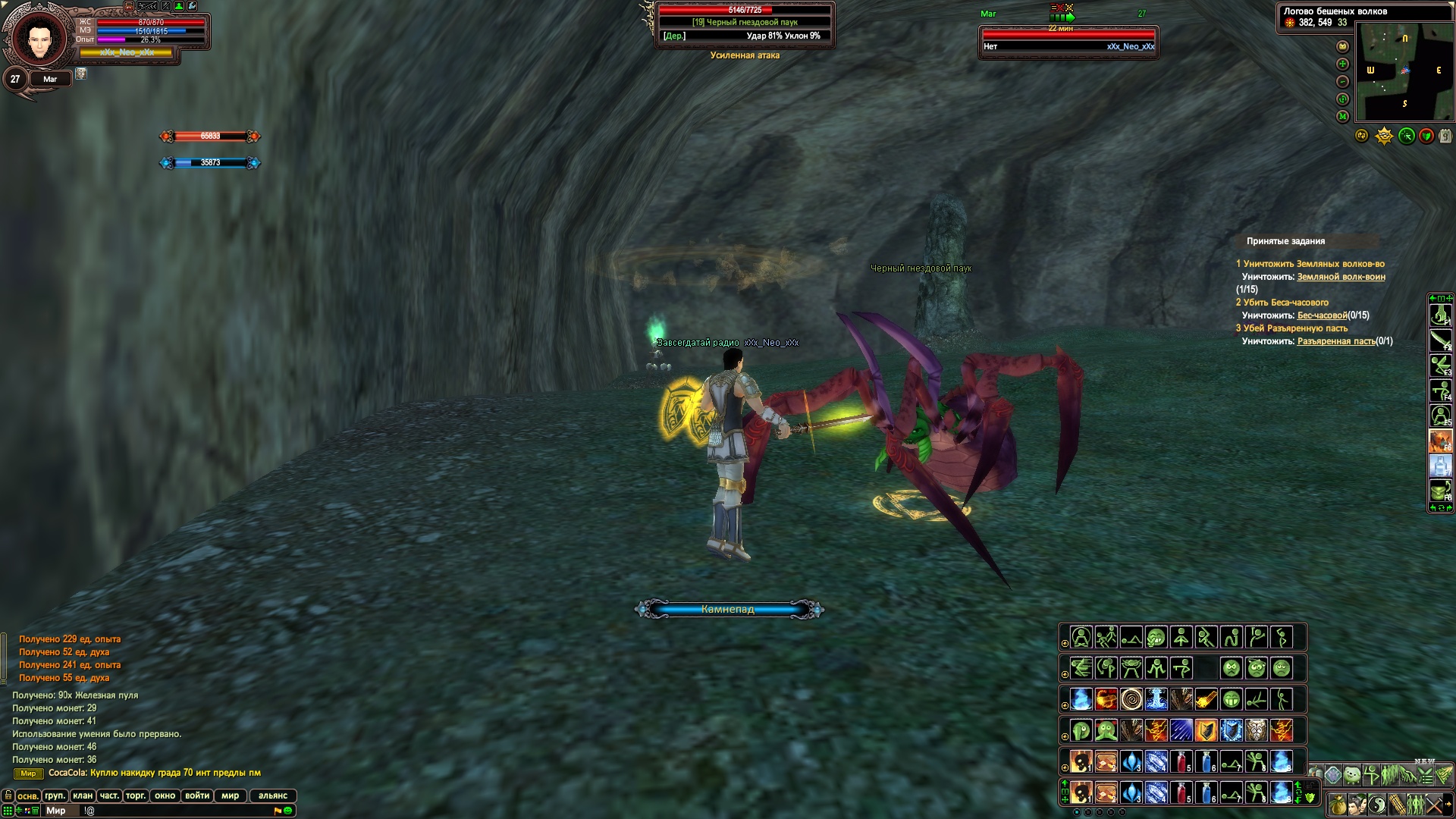Open the world map with the M button

1342,116
